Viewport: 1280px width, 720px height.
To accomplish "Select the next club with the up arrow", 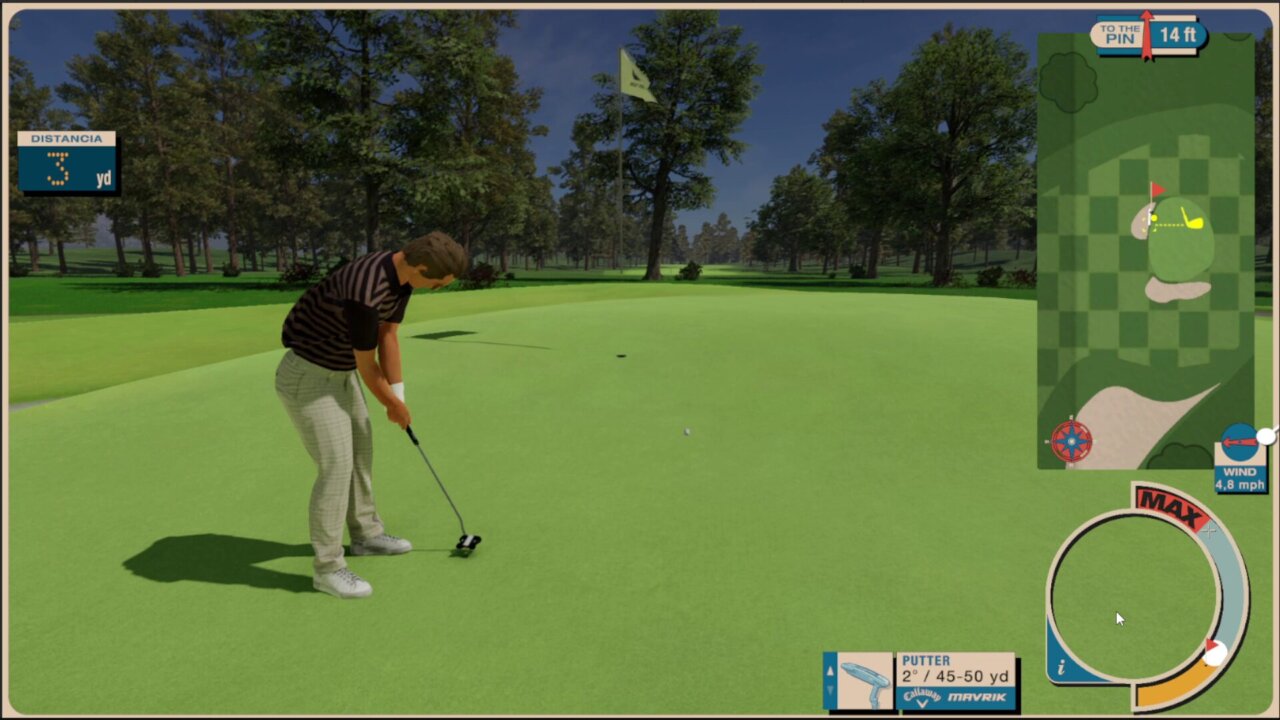I will pyautogui.click(x=829, y=670).
